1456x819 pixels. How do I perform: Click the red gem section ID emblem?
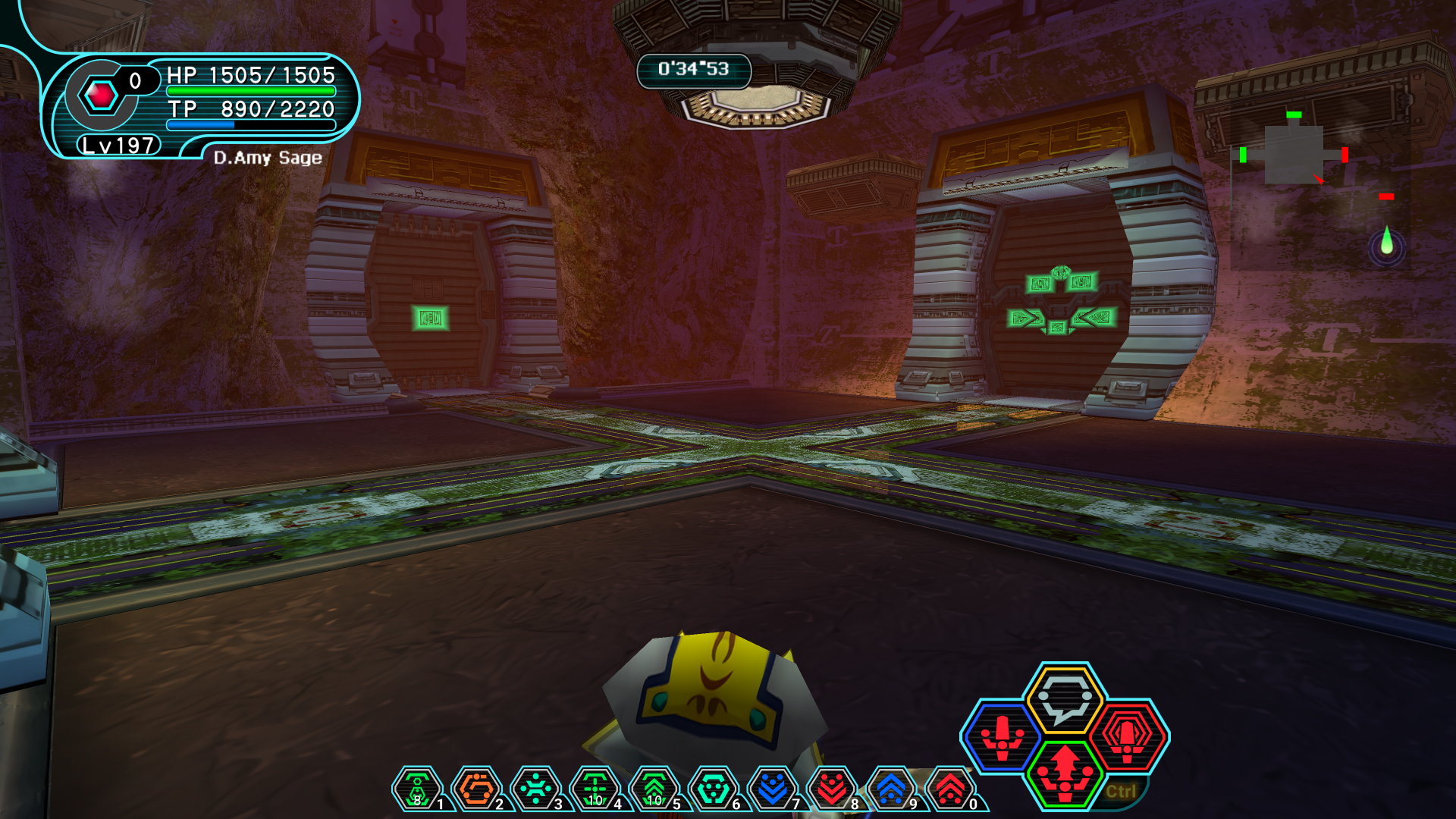(x=101, y=96)
